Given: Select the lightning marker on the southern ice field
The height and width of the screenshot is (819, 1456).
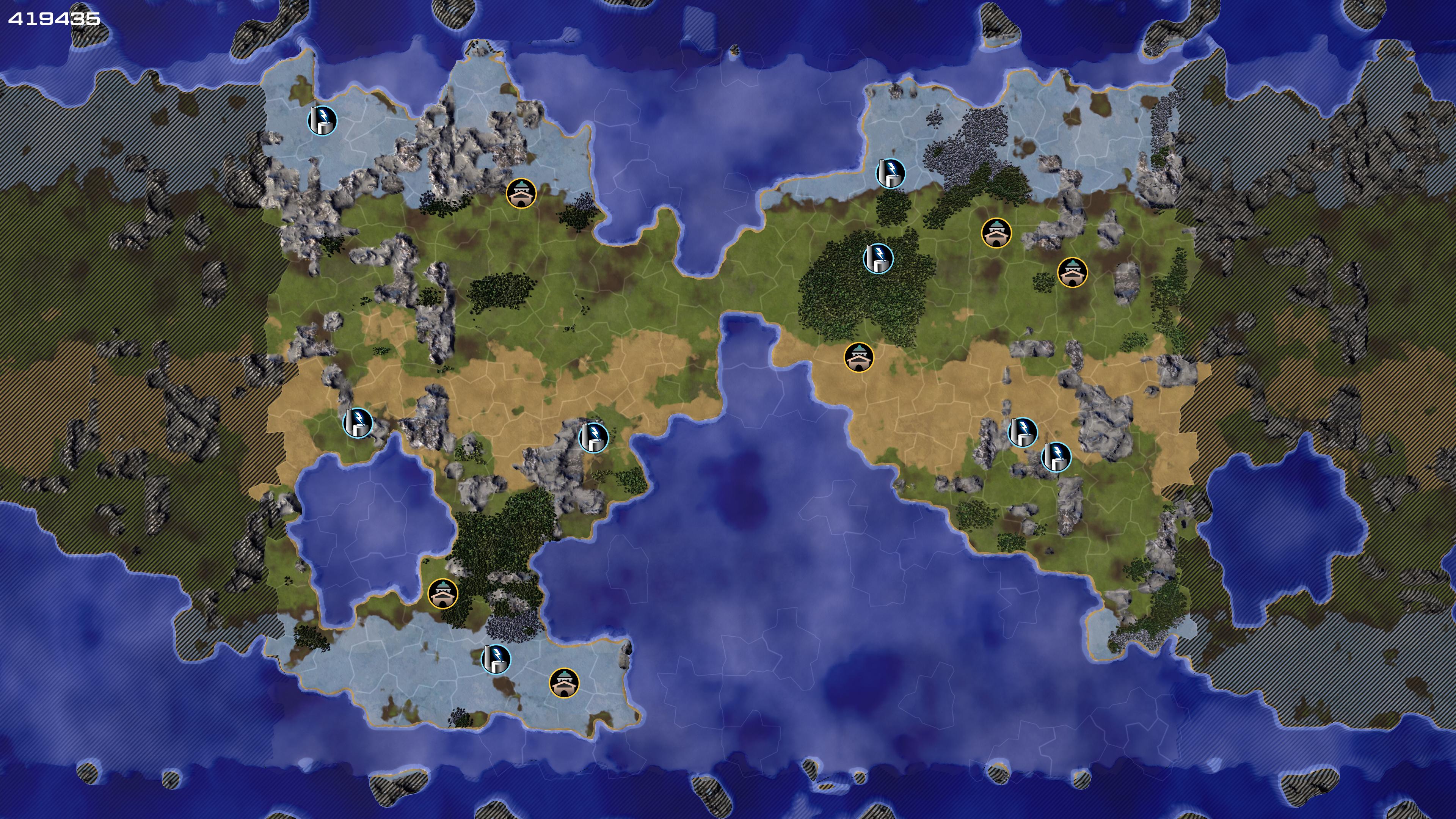Looking at the screenshot, I should (496, 659).
